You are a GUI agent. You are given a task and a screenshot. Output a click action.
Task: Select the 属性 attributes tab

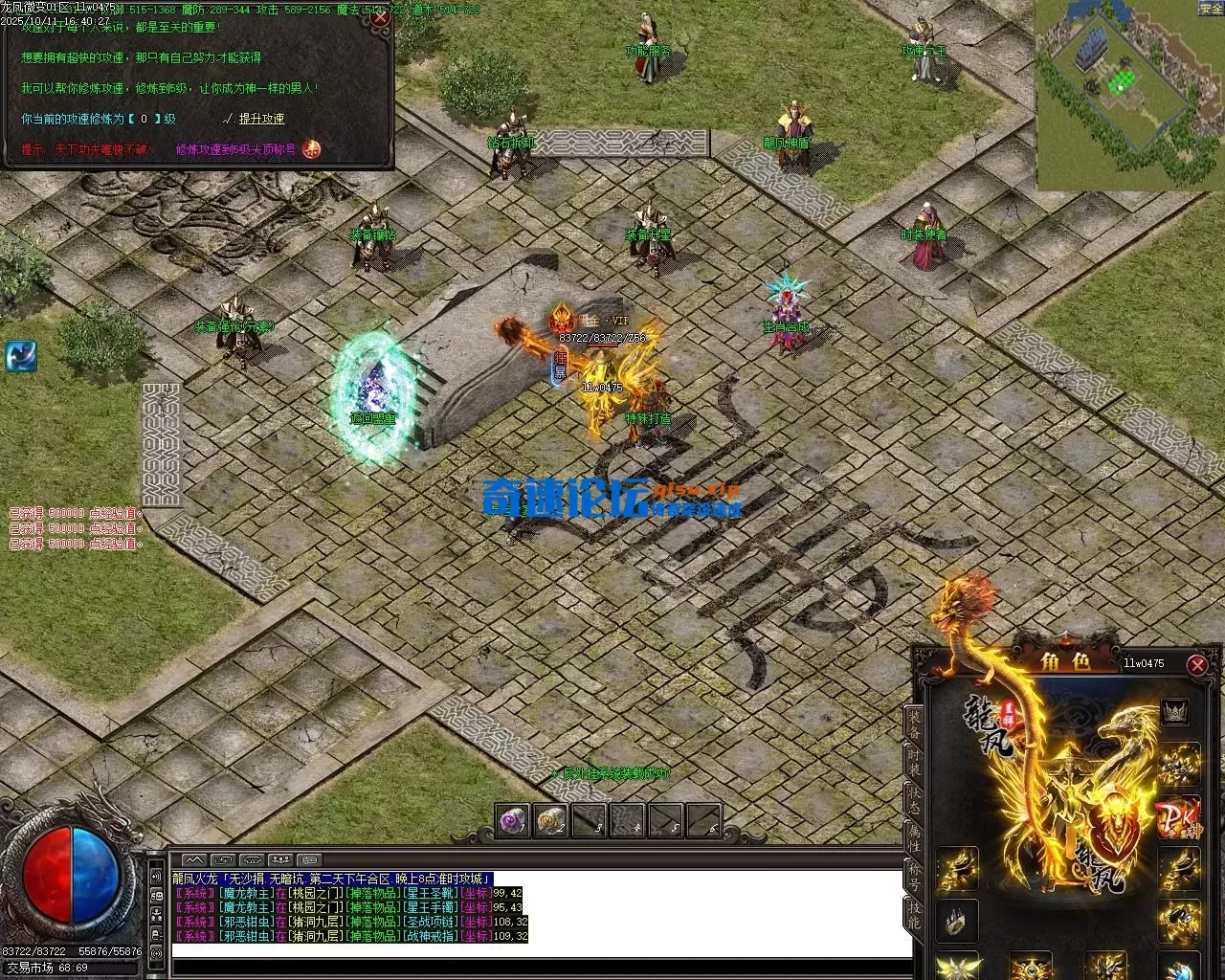click(x=915, y=838)
